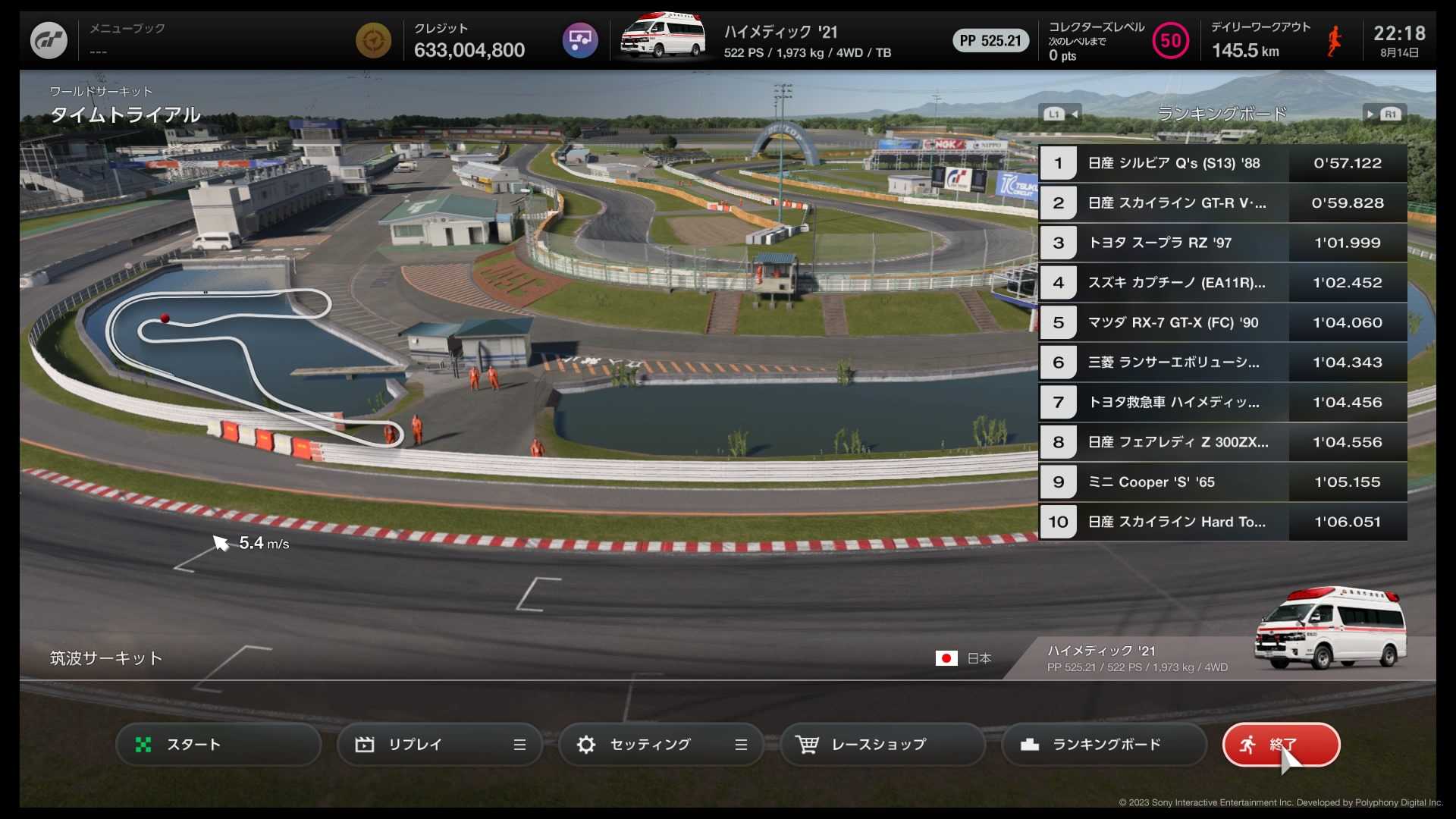The width and height of the screenshot is (1456, 819).
Task: Click the GT logo home icon
Action: coord(49,40)
